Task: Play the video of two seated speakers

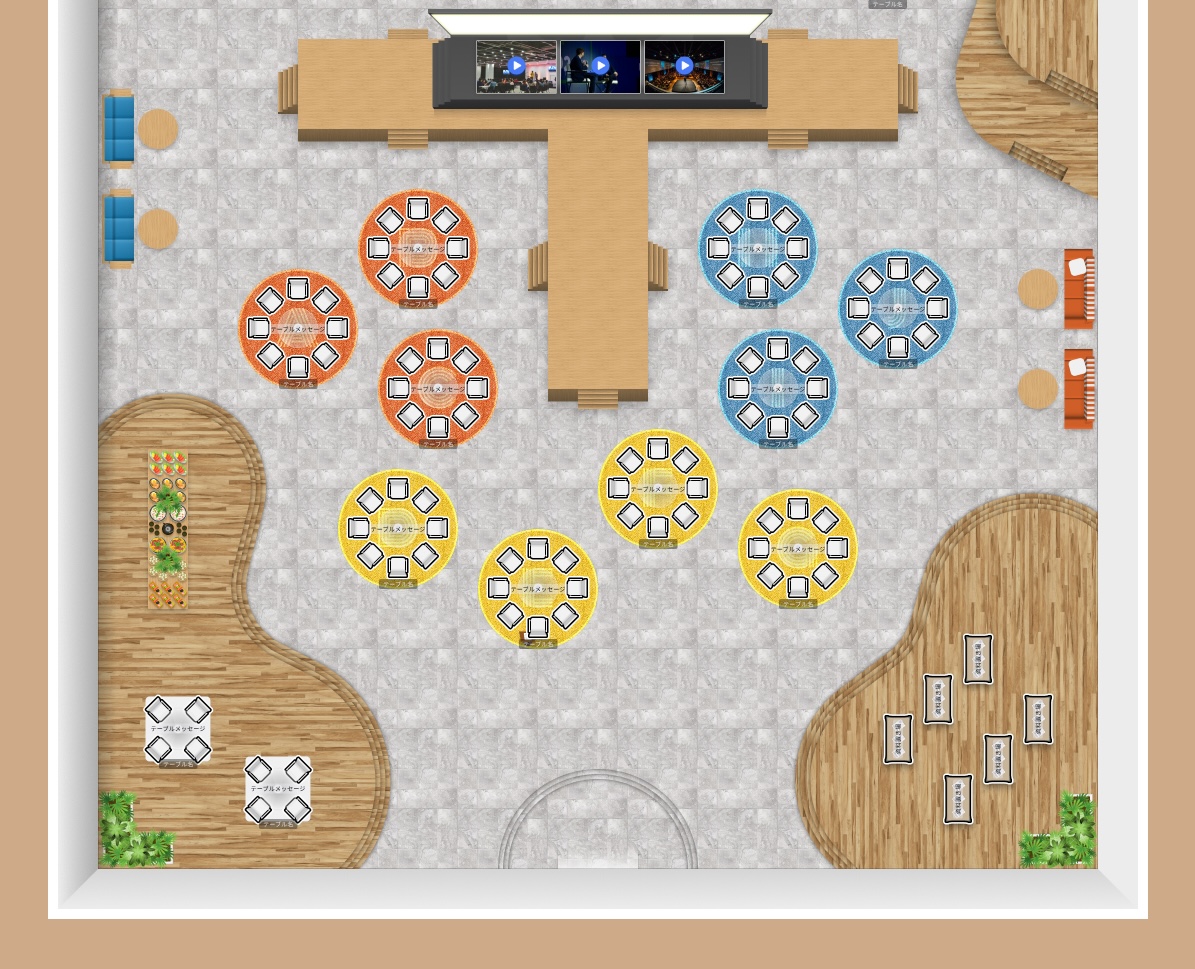Action: (600, 67)
